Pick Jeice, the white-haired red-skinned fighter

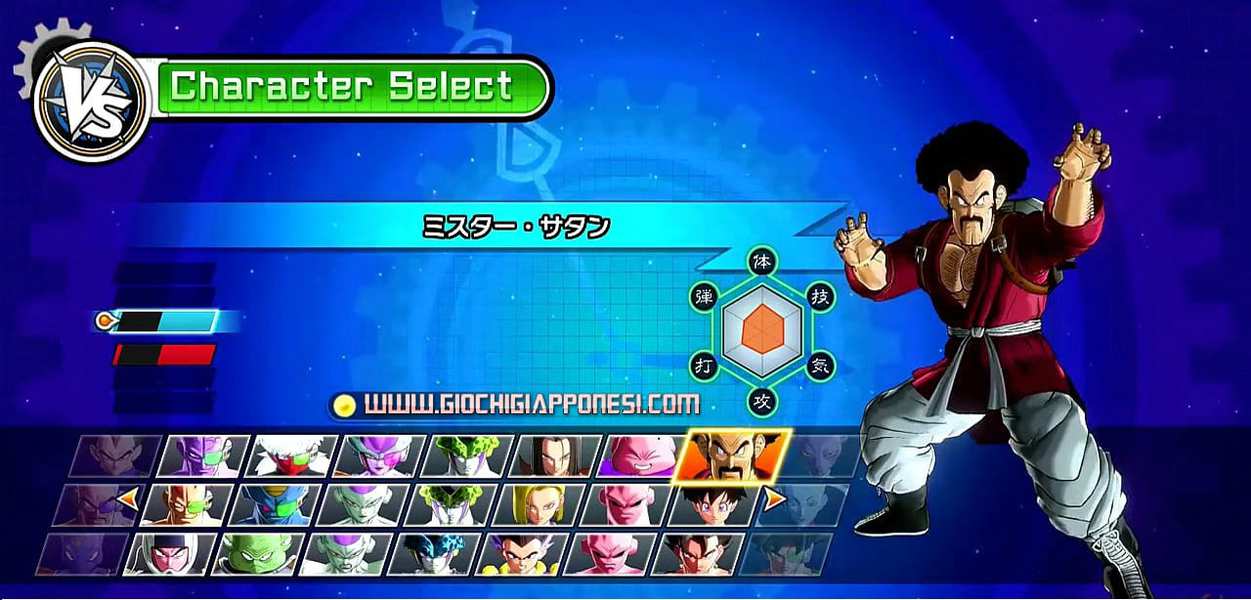pos(292,456)
